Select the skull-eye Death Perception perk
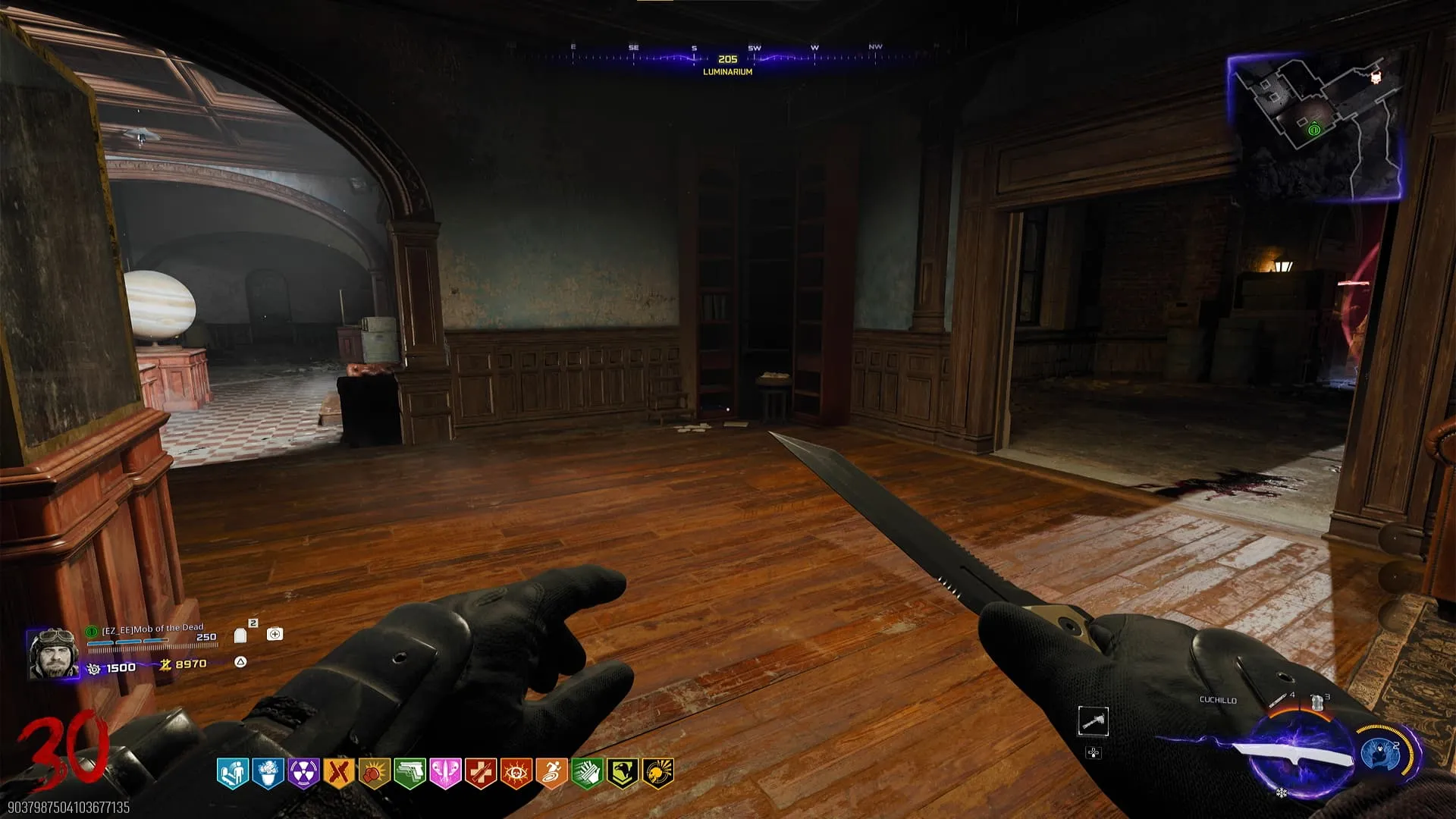The height and width of the screenshot is (819, 1456). (x=516, y=773)
